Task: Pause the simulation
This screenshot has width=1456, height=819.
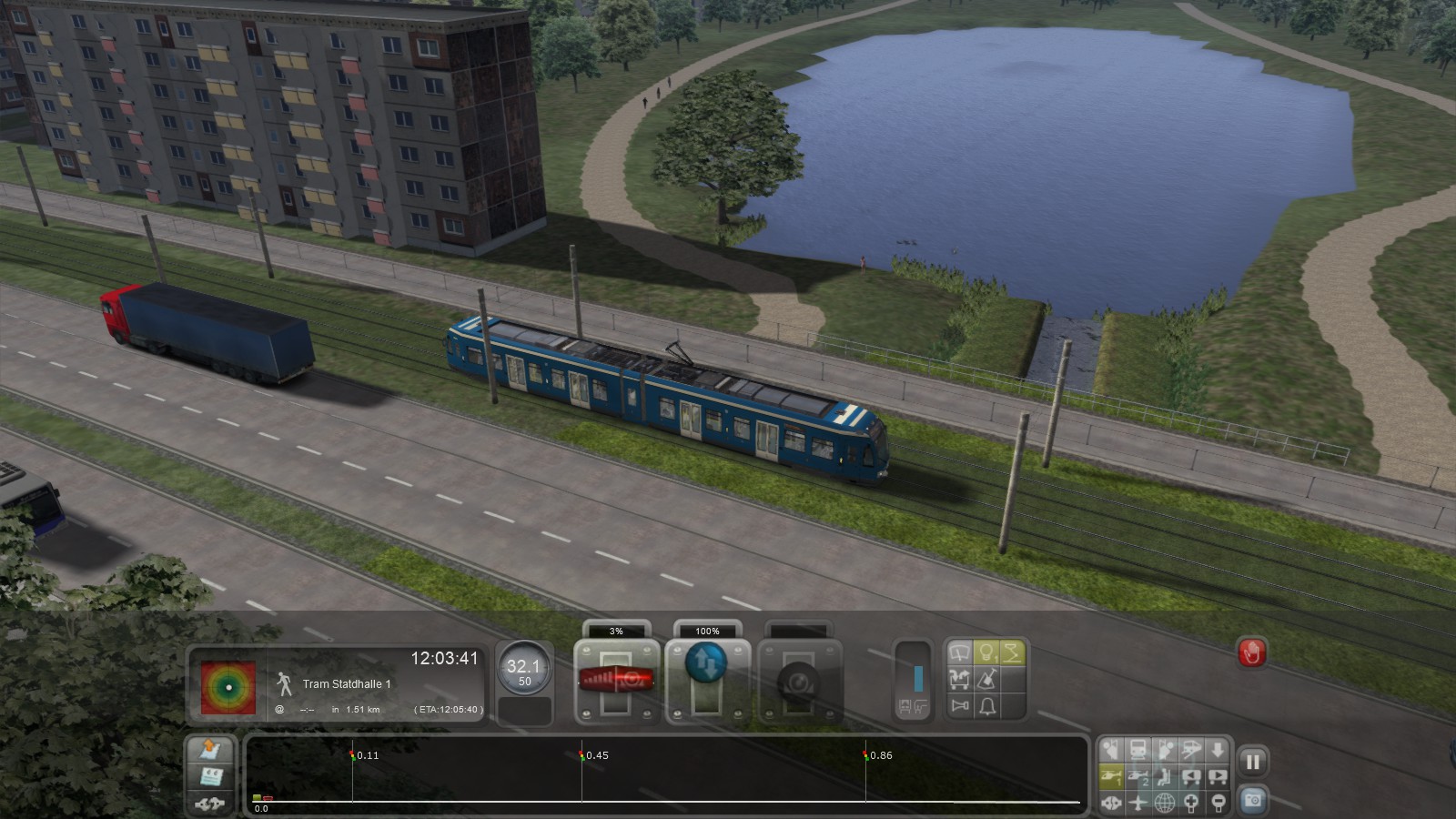Action: click(x=1253, y=763)
